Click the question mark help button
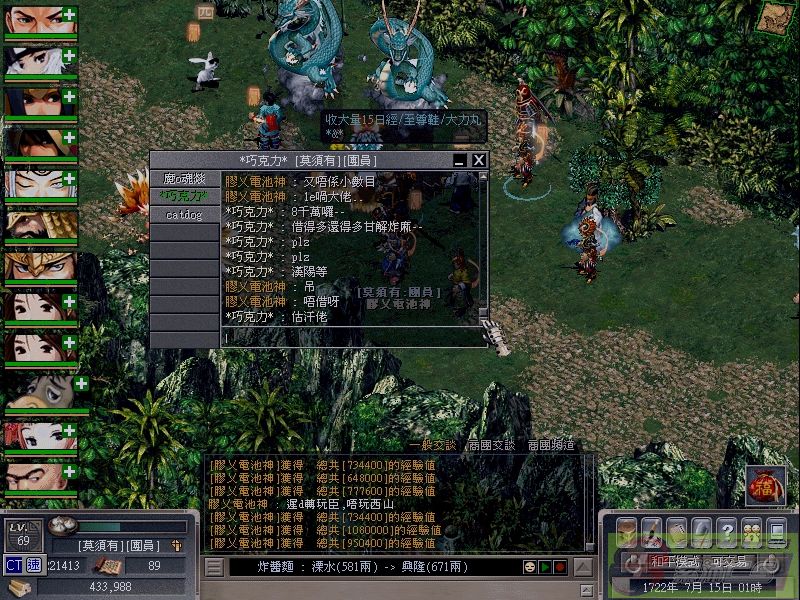The width and height of the screenshot is (800, 600). click(x=727, y=531)
